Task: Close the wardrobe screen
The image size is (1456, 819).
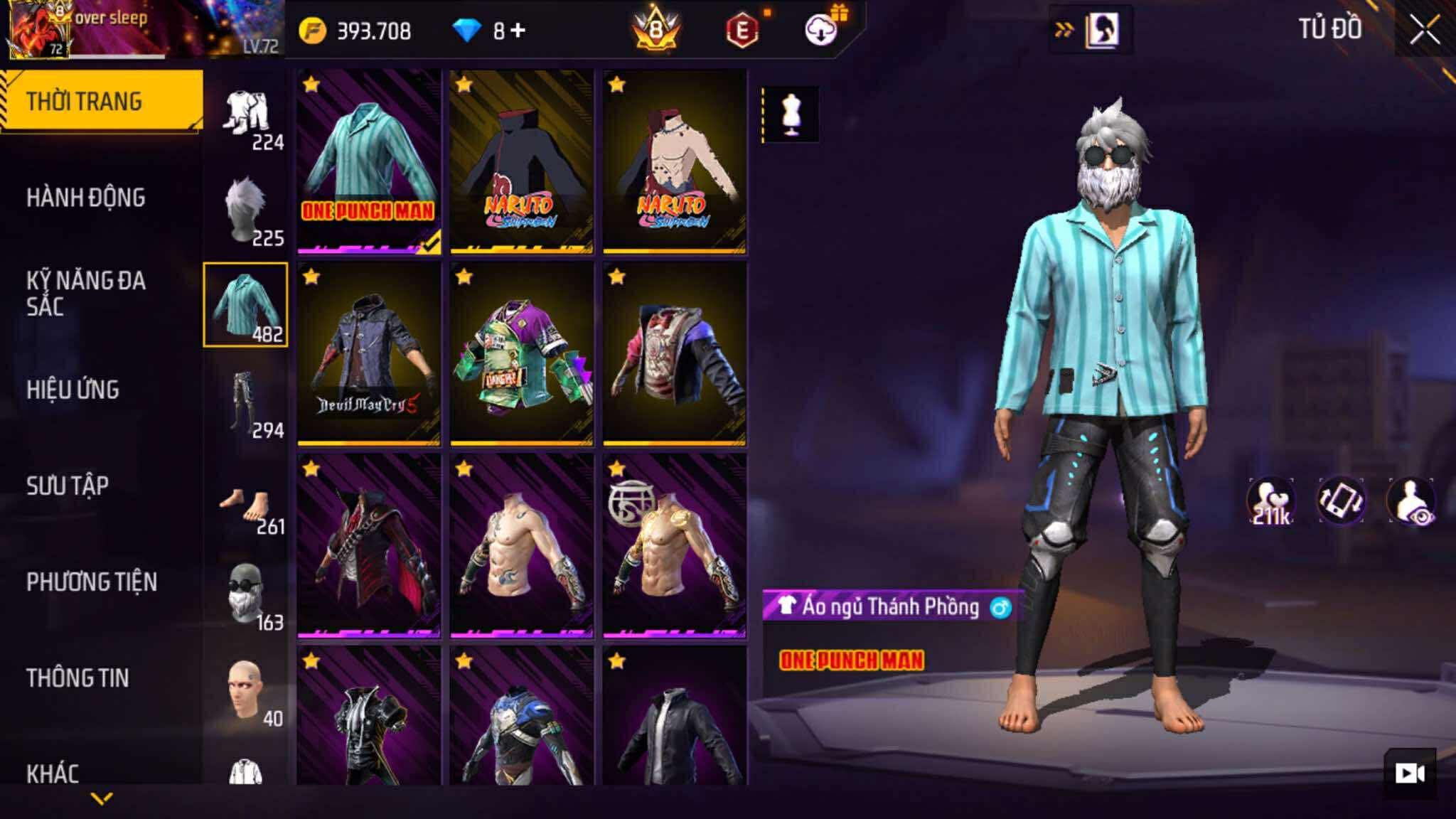Action: [1424, 31]
